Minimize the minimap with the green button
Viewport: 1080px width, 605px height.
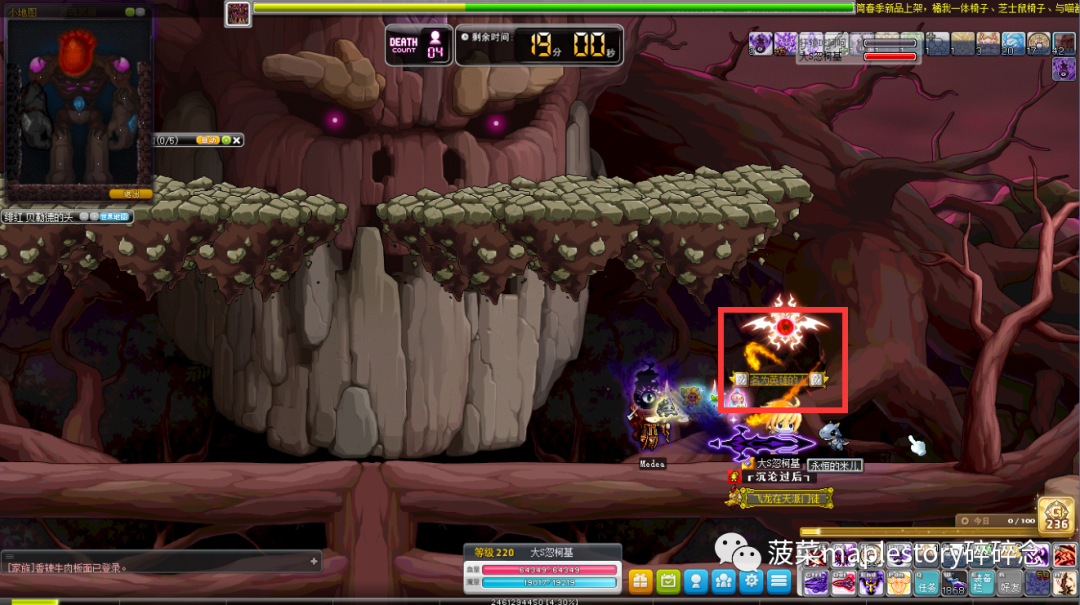point(130,11)
